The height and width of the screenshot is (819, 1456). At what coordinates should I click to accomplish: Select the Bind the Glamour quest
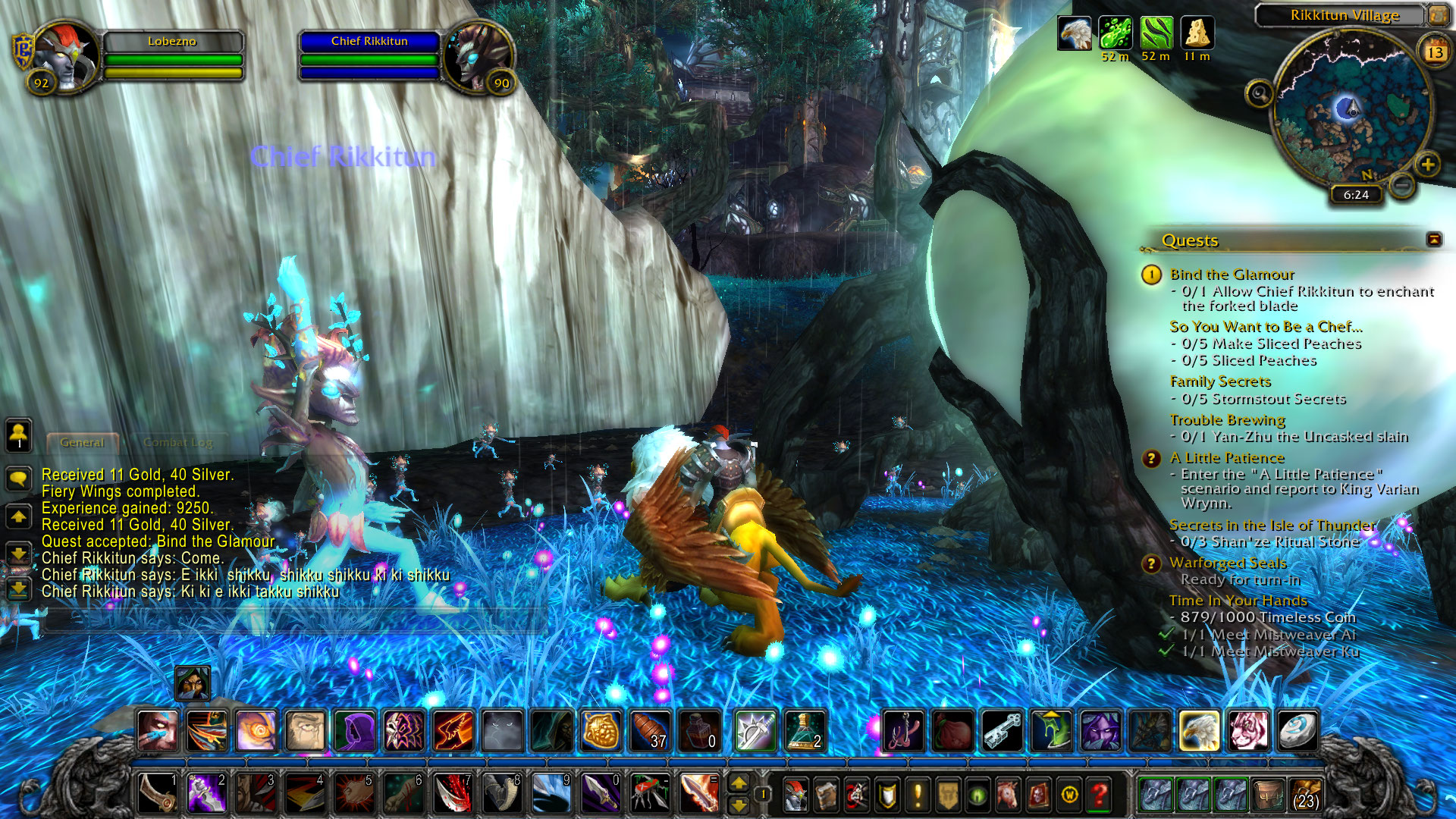click(x=1232, y=275)
